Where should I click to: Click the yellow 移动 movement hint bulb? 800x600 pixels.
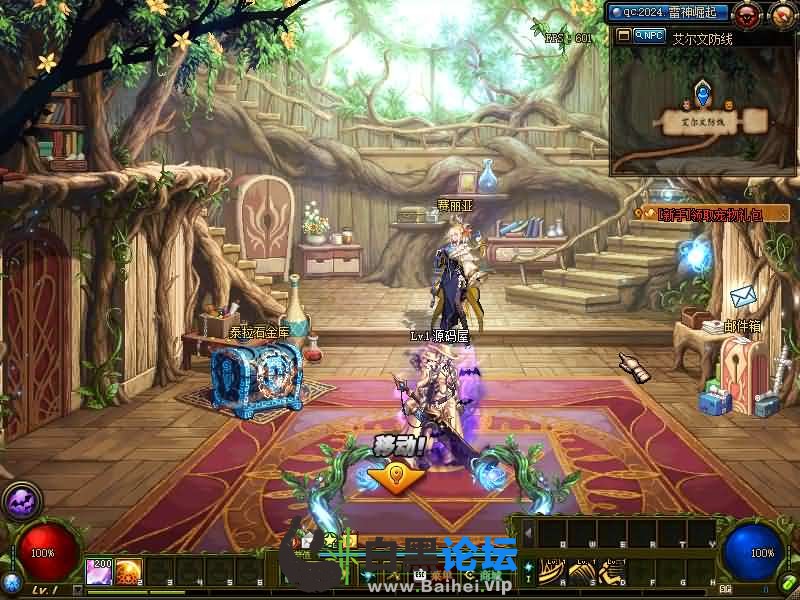pos(394,475)
